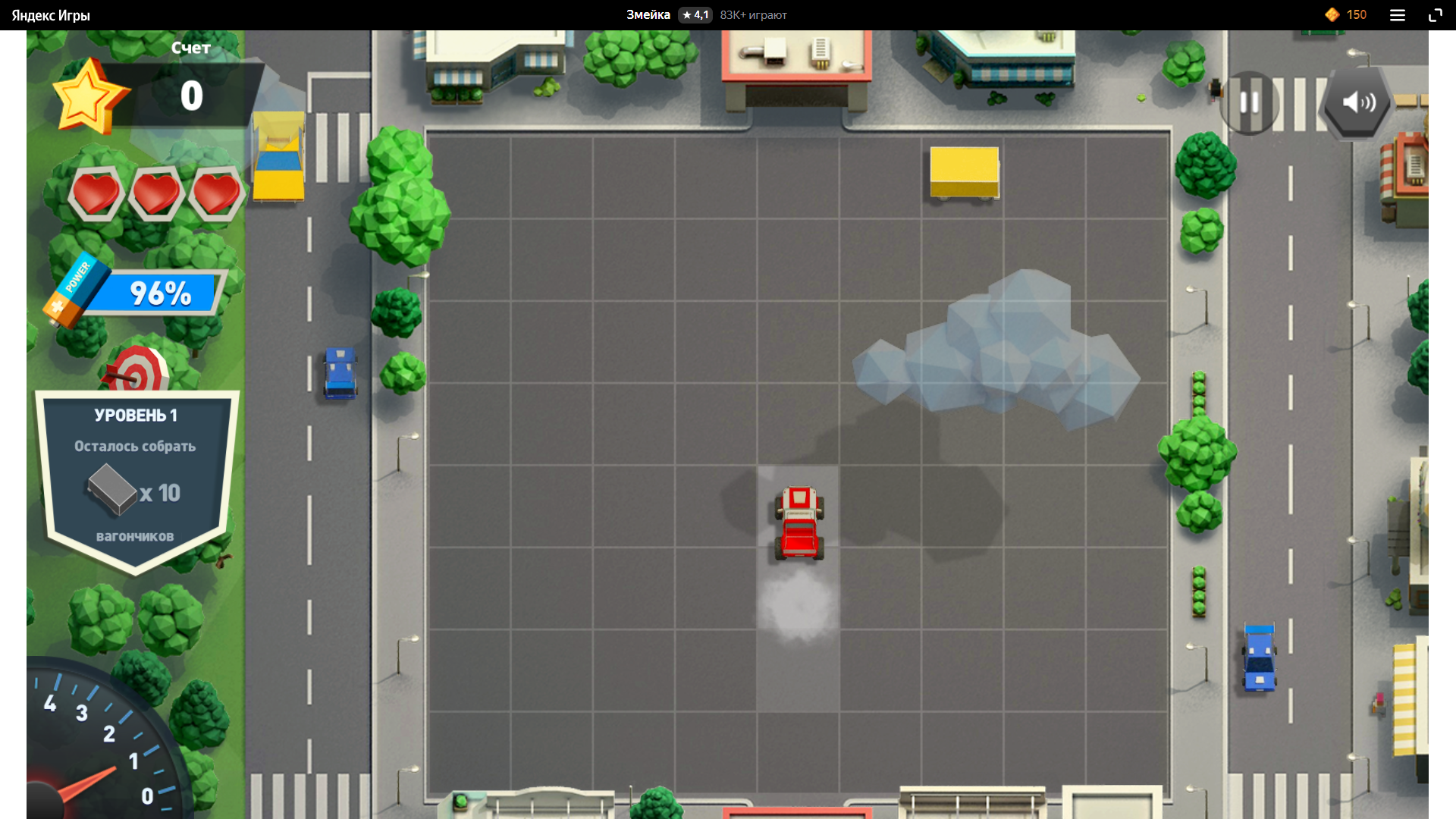Open the hamburger menu
The image size is (1456, 819).
(1398, 14)
